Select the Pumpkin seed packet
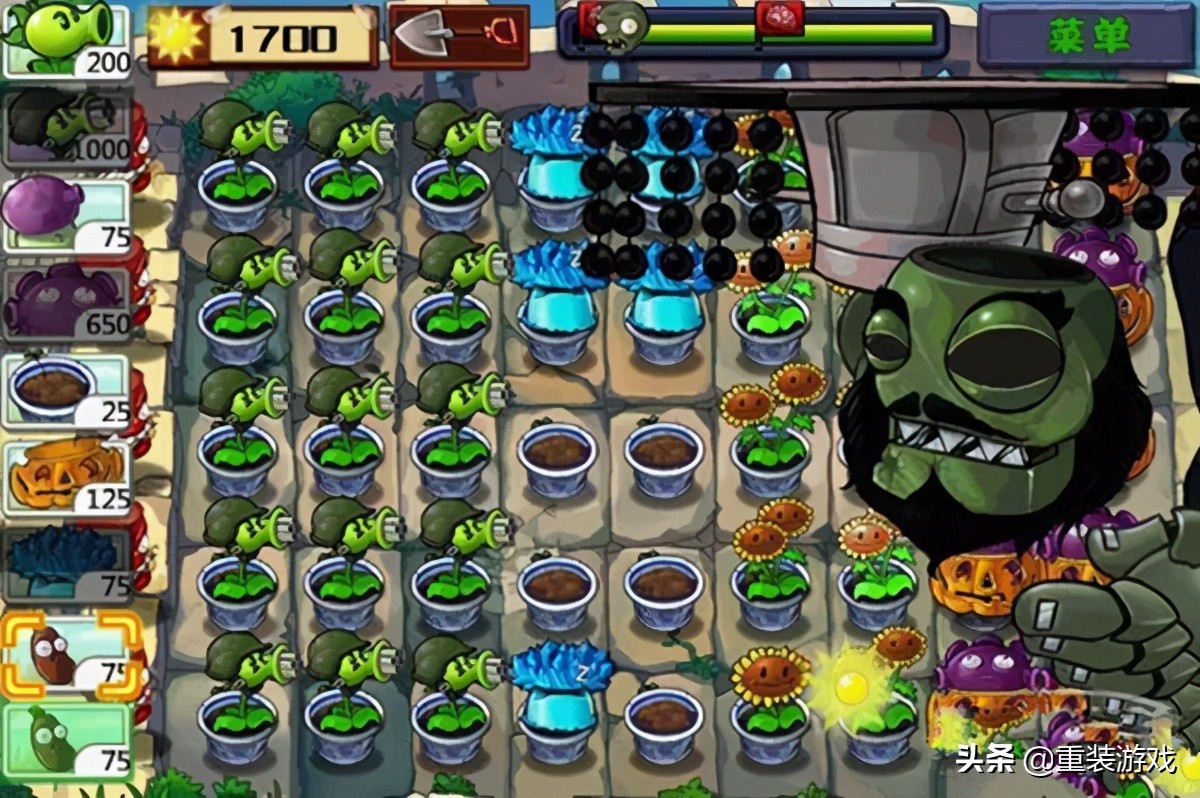Viewport: 1200px width, 798px height. point(67,477)
